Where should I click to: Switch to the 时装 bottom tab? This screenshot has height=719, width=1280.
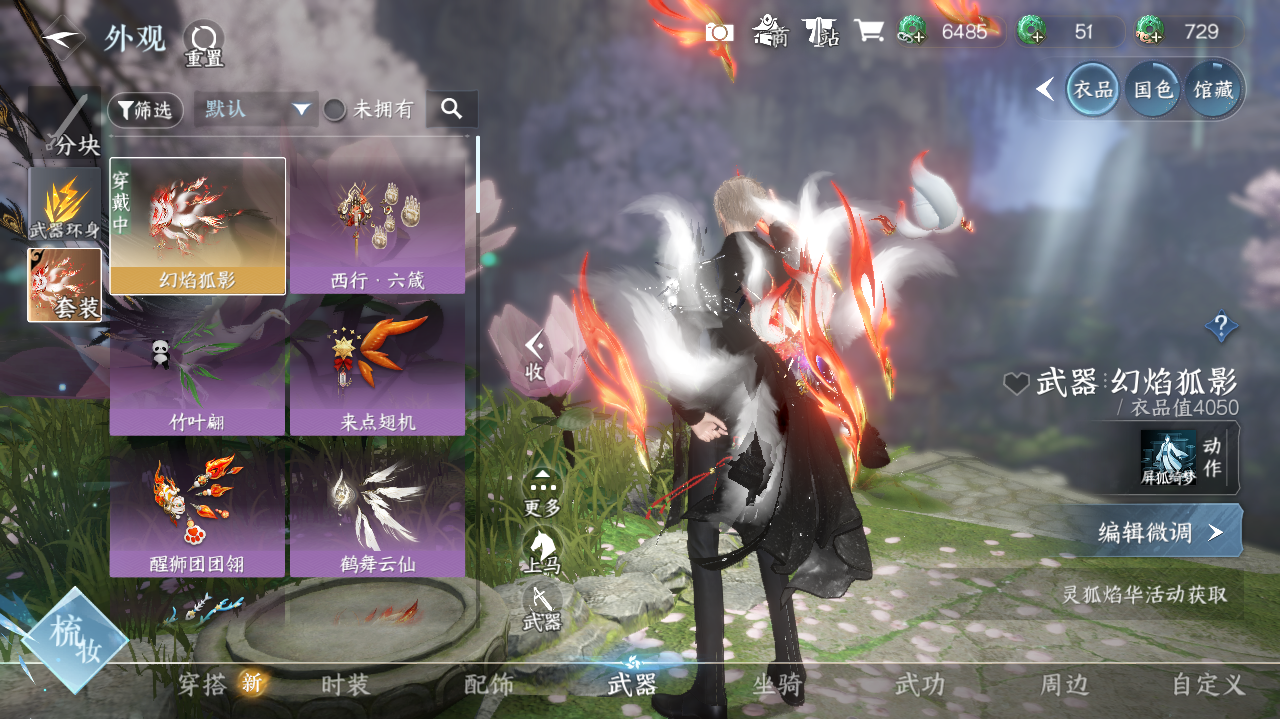(345, 685)
